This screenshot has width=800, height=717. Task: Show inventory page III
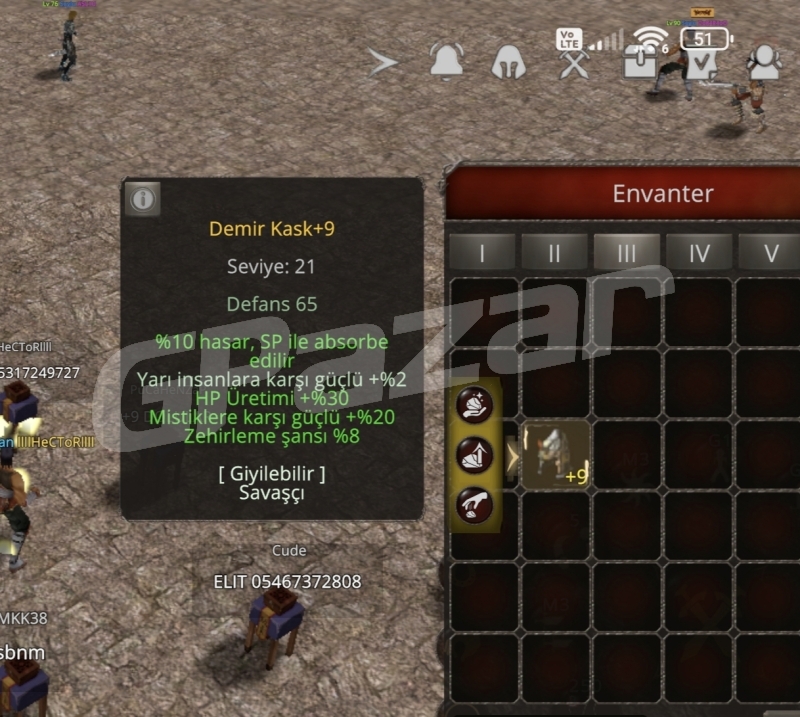[x=626, y=253]
